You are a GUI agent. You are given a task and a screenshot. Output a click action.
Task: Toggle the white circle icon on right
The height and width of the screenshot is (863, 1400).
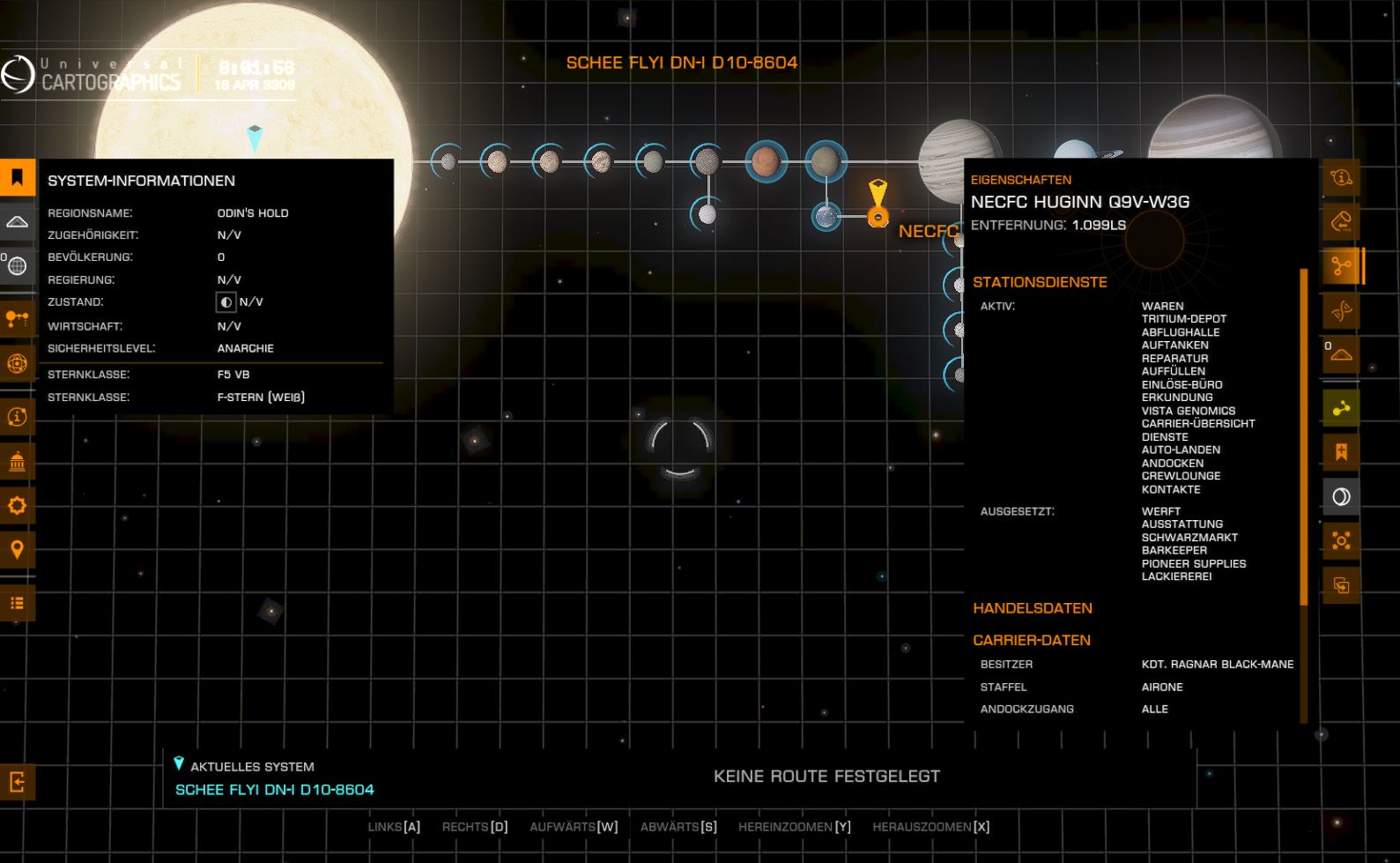pyautogui.click(x=1341, y=496)
